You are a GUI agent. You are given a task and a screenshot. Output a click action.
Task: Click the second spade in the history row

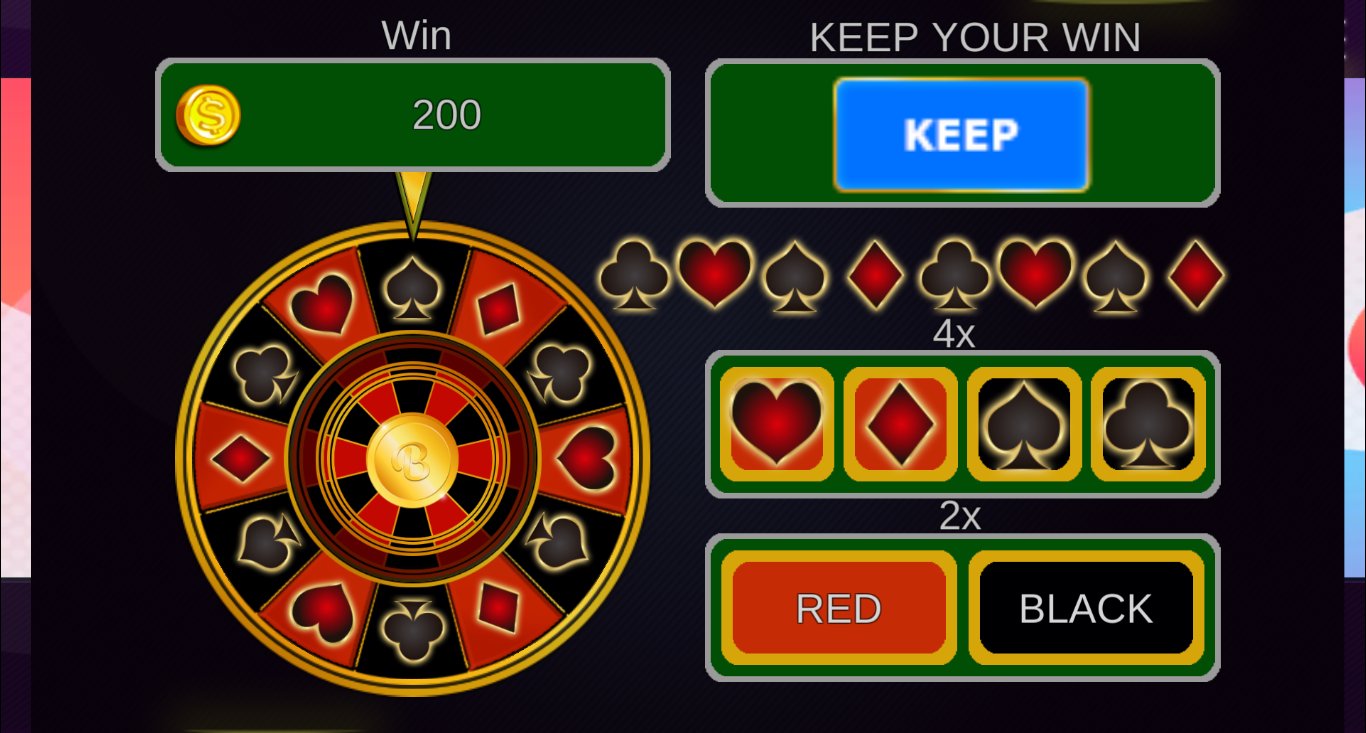click(x=1115, y=277)
